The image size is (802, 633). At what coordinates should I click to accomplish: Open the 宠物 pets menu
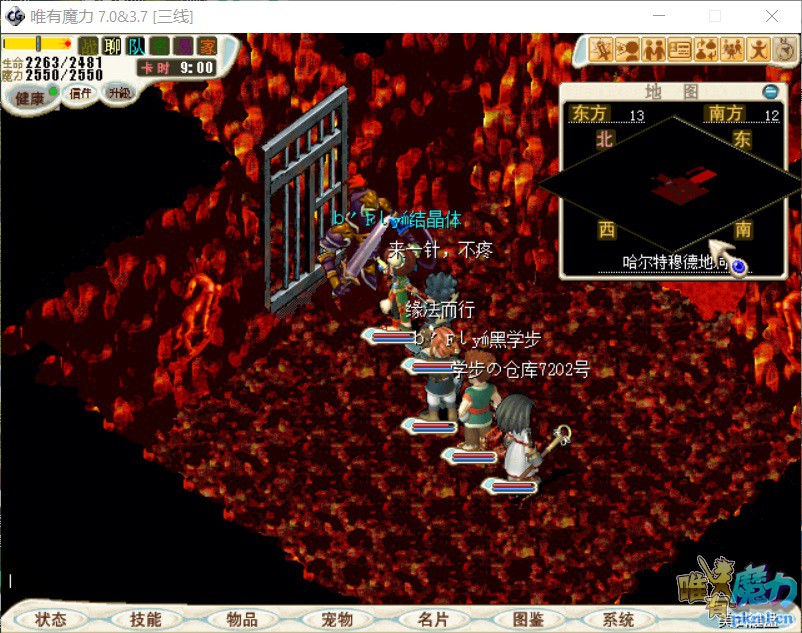tap(337, 619)
